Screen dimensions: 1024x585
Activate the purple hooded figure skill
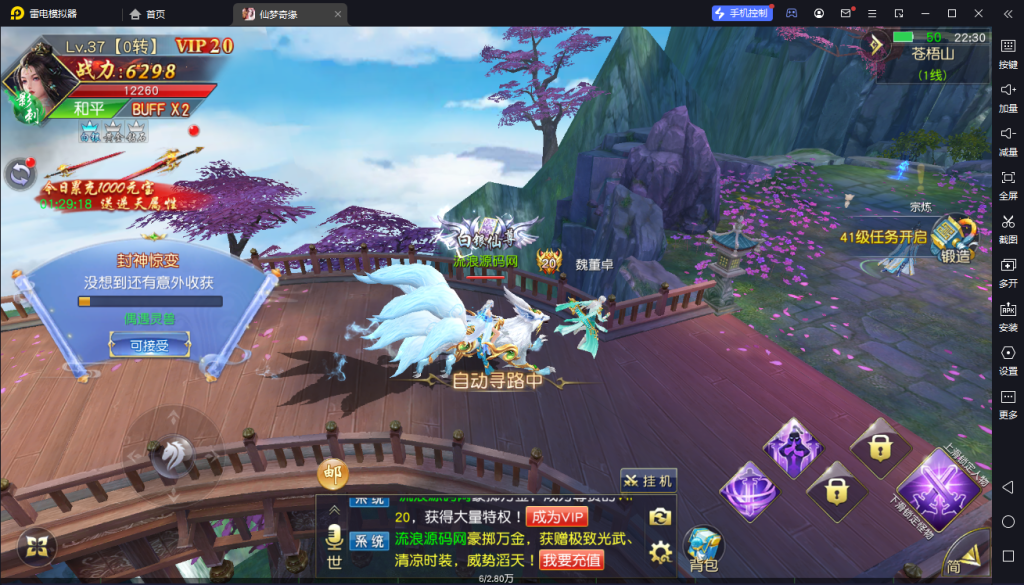pos(793,448)
